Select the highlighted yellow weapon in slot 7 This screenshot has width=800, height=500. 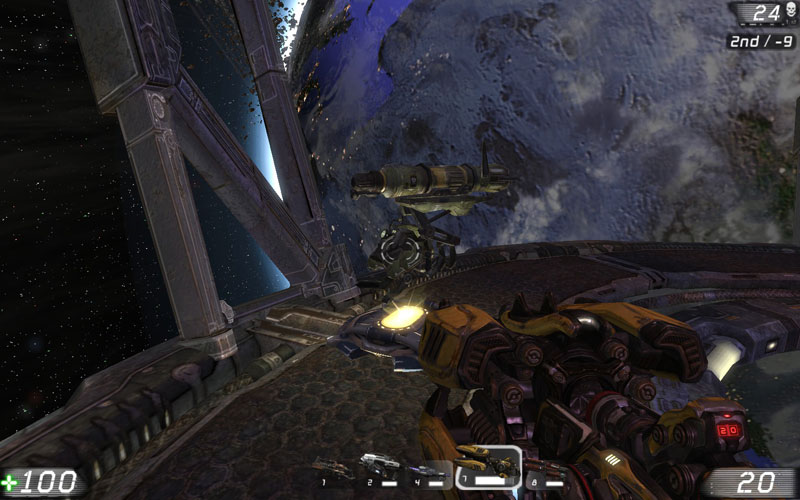click(486, 463)
